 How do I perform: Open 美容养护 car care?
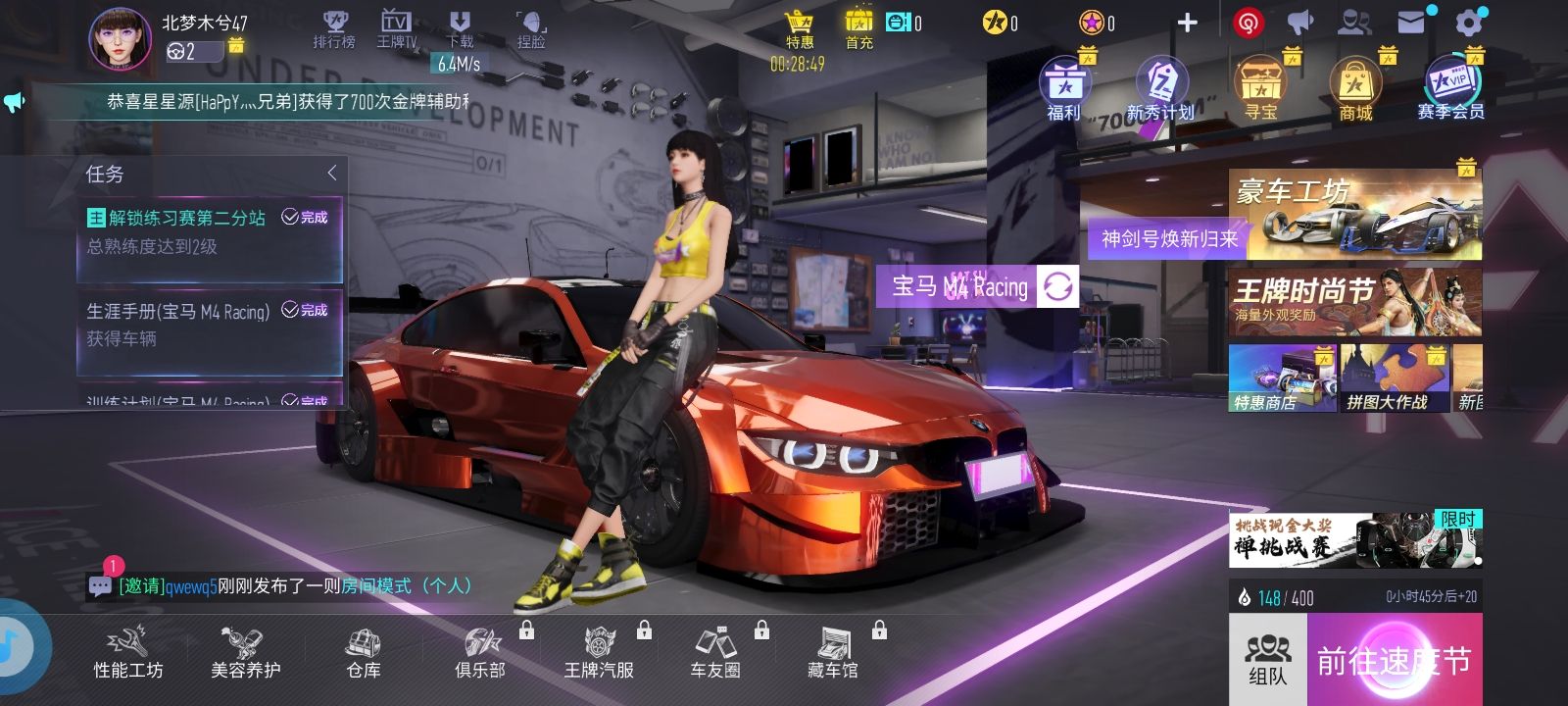[x=245, y=654]
